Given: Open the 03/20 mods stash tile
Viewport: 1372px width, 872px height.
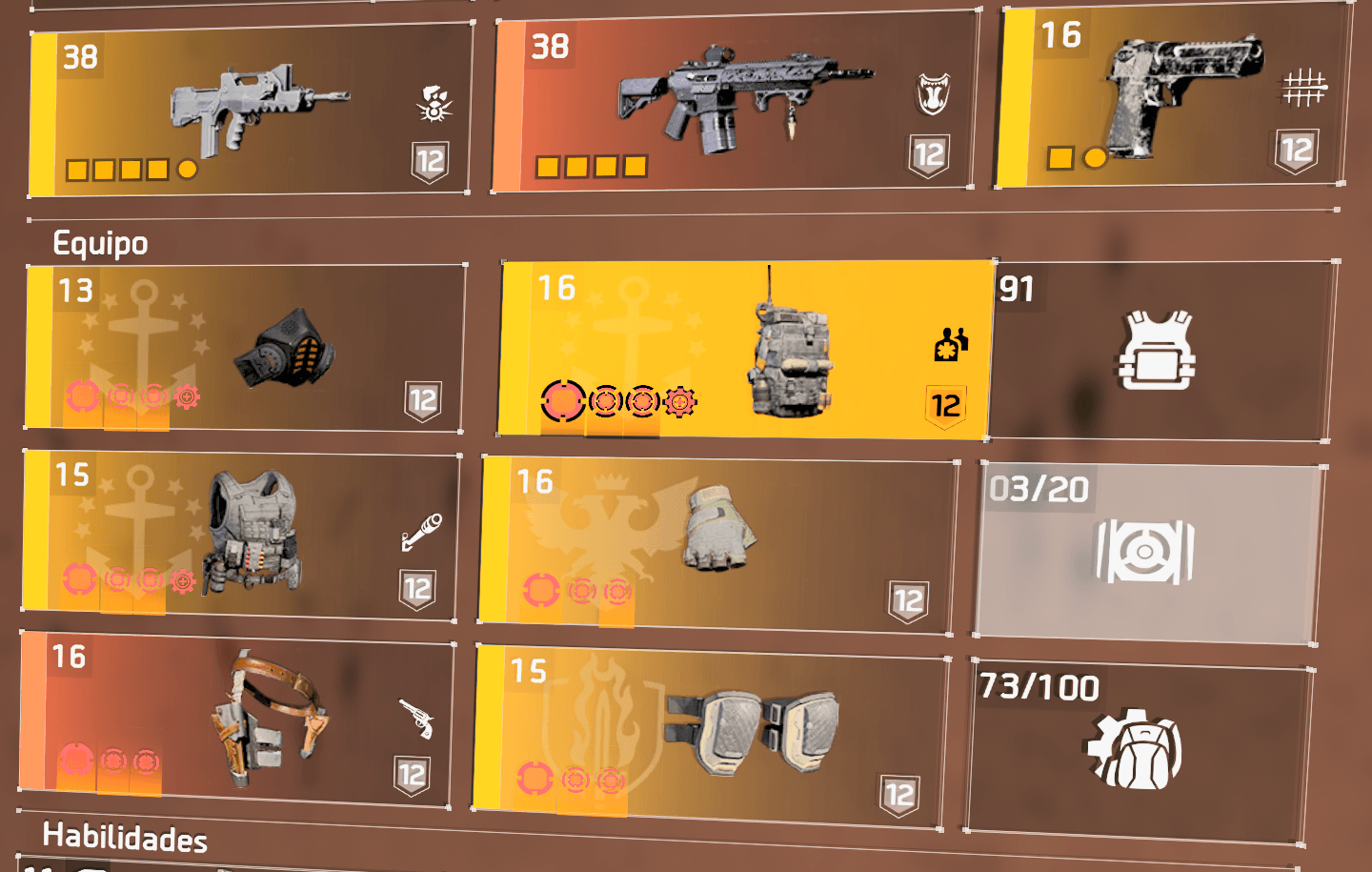Looking at the screenshot, I should pos(1147,552).
